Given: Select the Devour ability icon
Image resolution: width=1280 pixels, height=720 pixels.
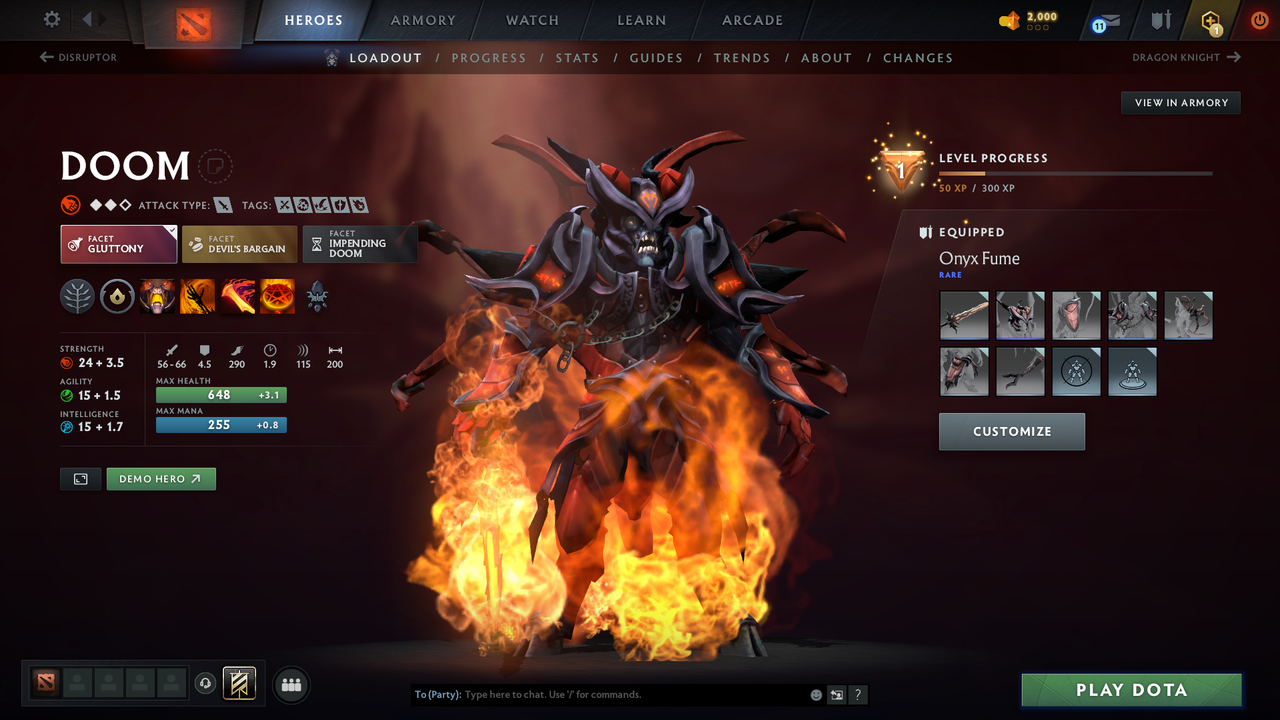Looking at the screenshot, I should 157,296.
